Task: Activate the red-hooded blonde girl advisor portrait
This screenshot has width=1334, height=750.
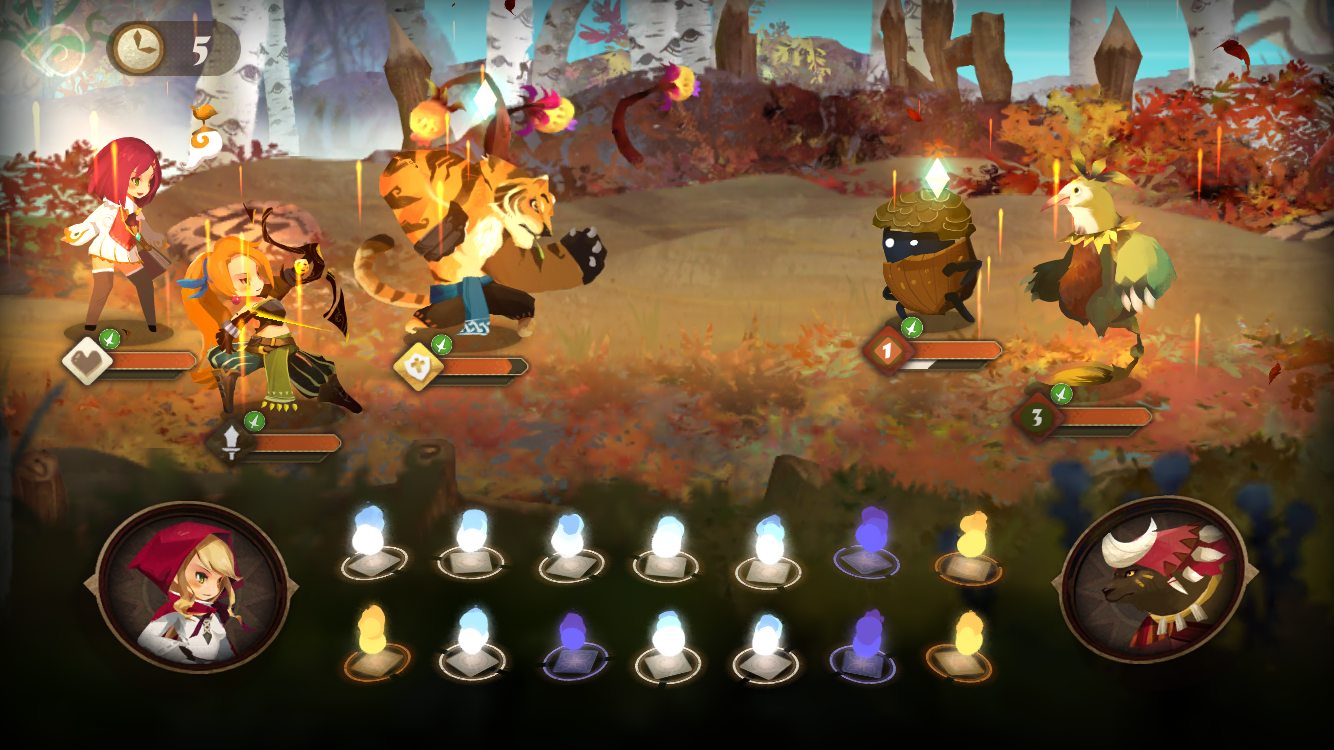Action: 192,587
